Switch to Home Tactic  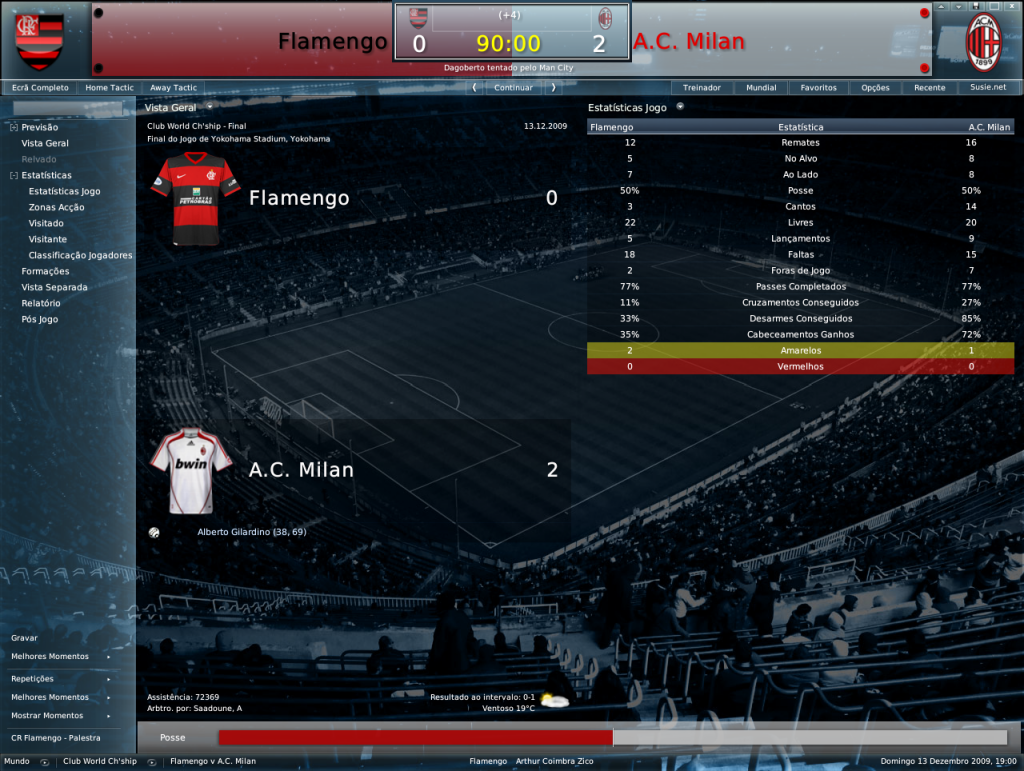click(x=109, y=88)
